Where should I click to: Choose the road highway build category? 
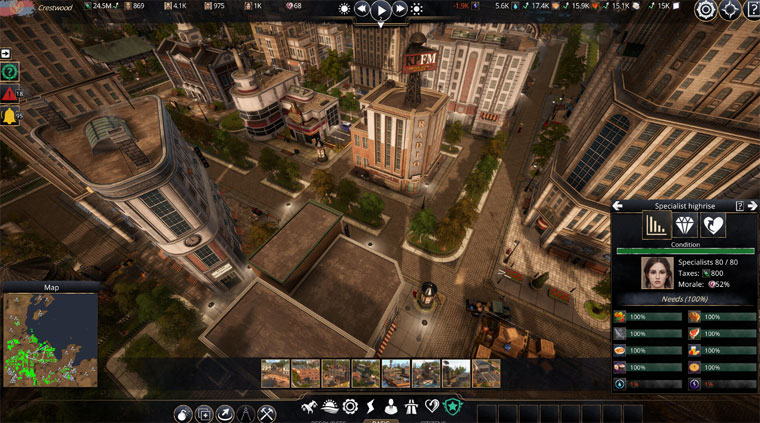412,407
